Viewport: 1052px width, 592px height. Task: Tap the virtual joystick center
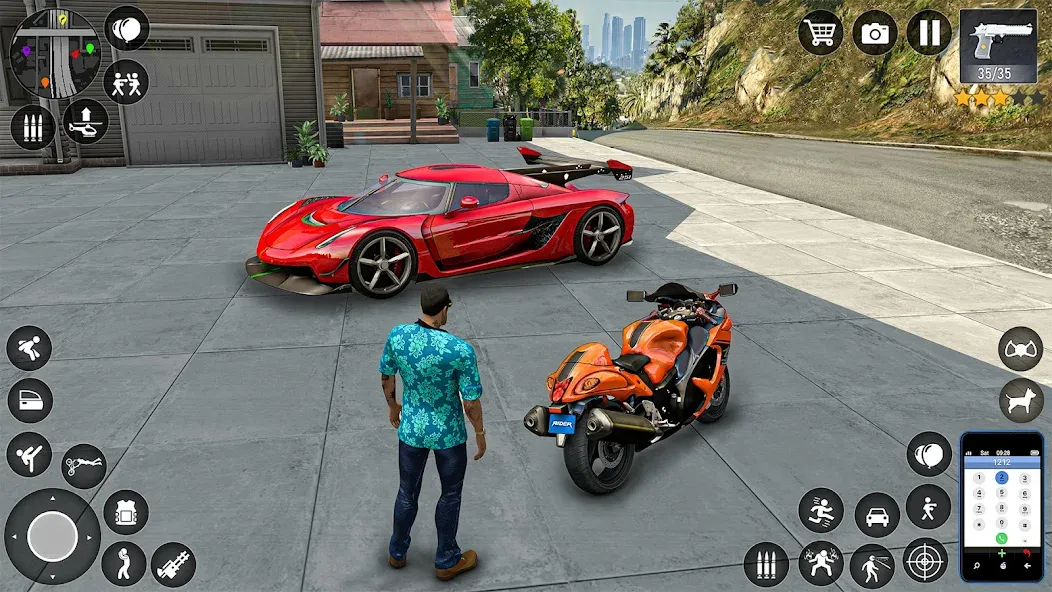tap(52, 537)
